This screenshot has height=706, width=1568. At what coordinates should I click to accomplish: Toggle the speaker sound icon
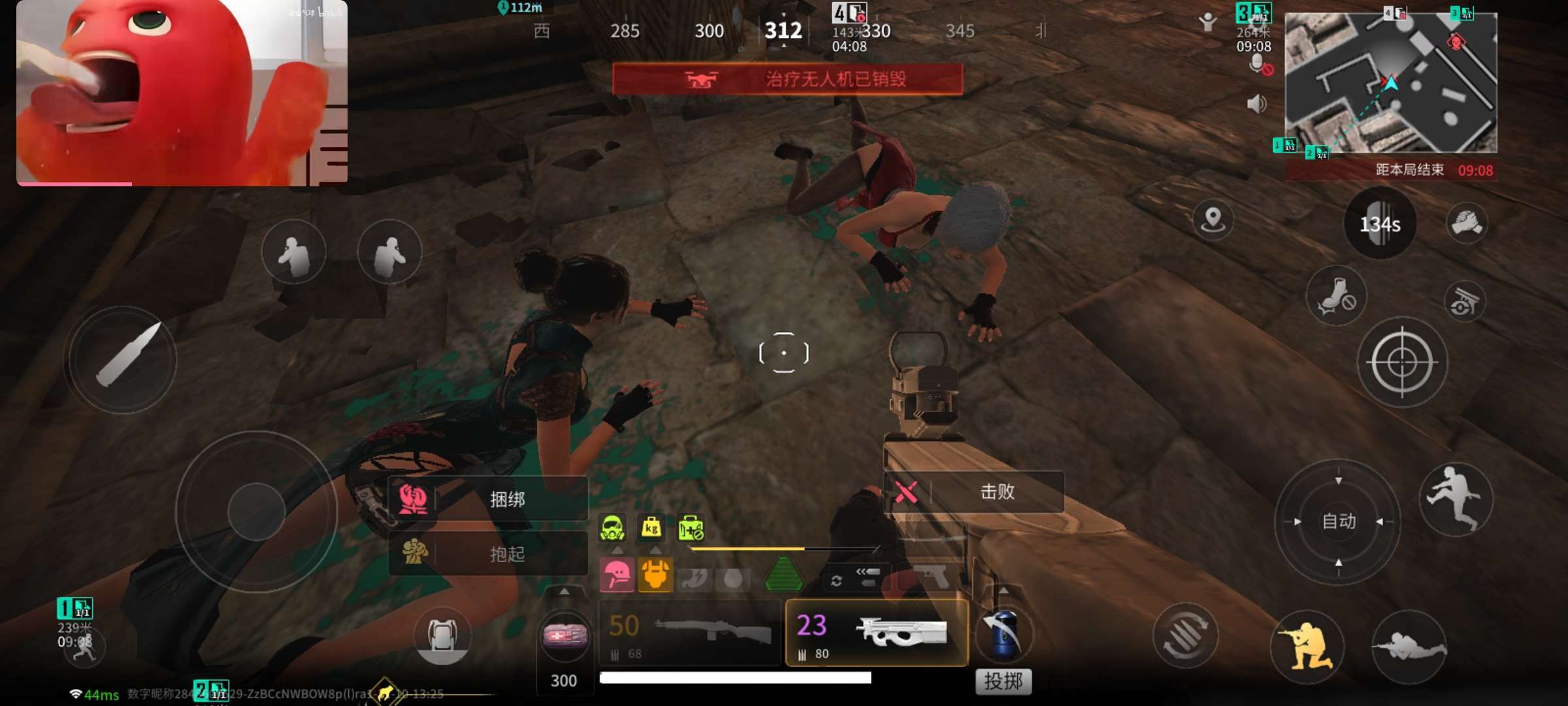tap(1256, 104)
